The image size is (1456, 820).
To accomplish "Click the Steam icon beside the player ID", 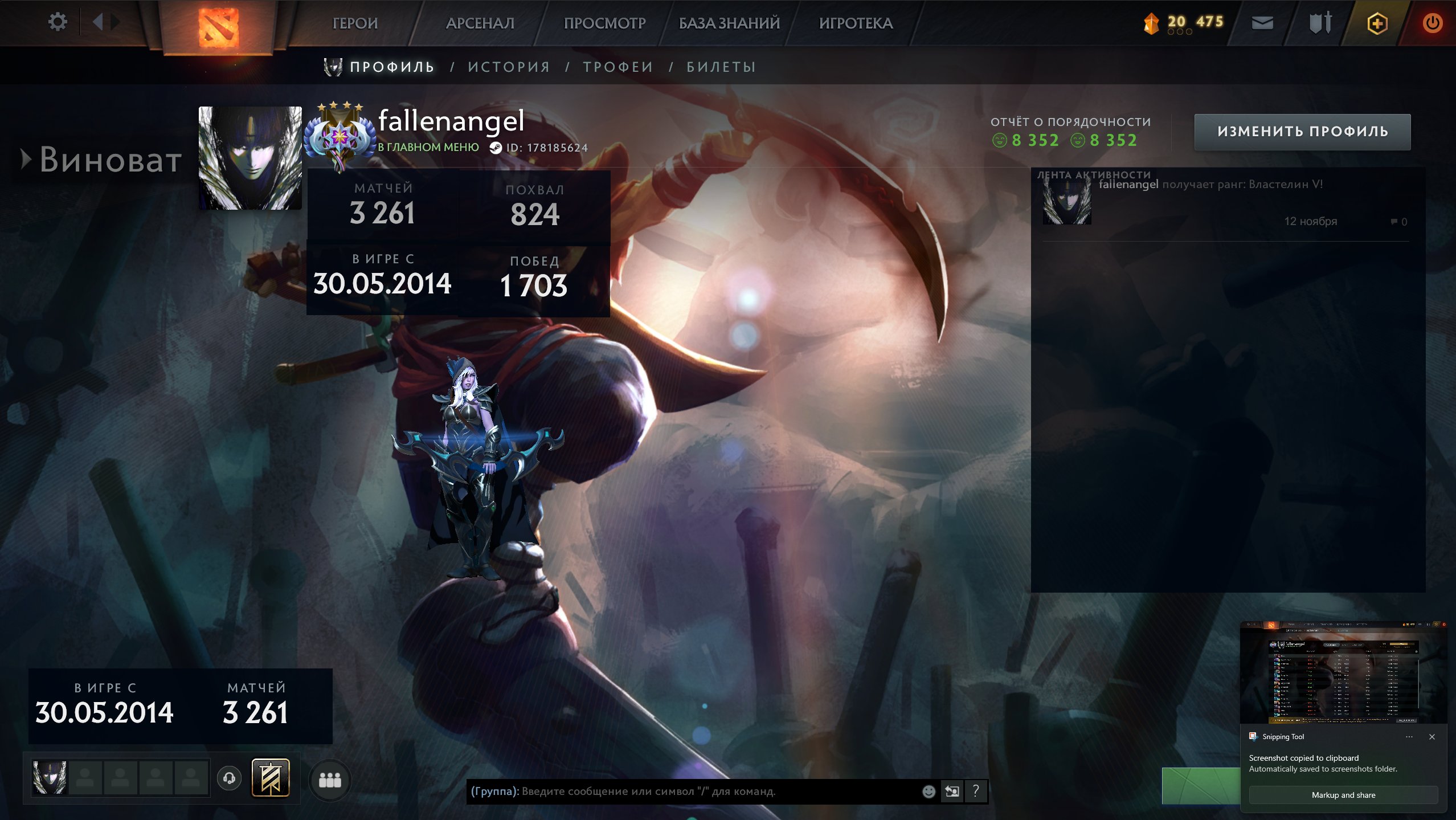I will (497, 147).
